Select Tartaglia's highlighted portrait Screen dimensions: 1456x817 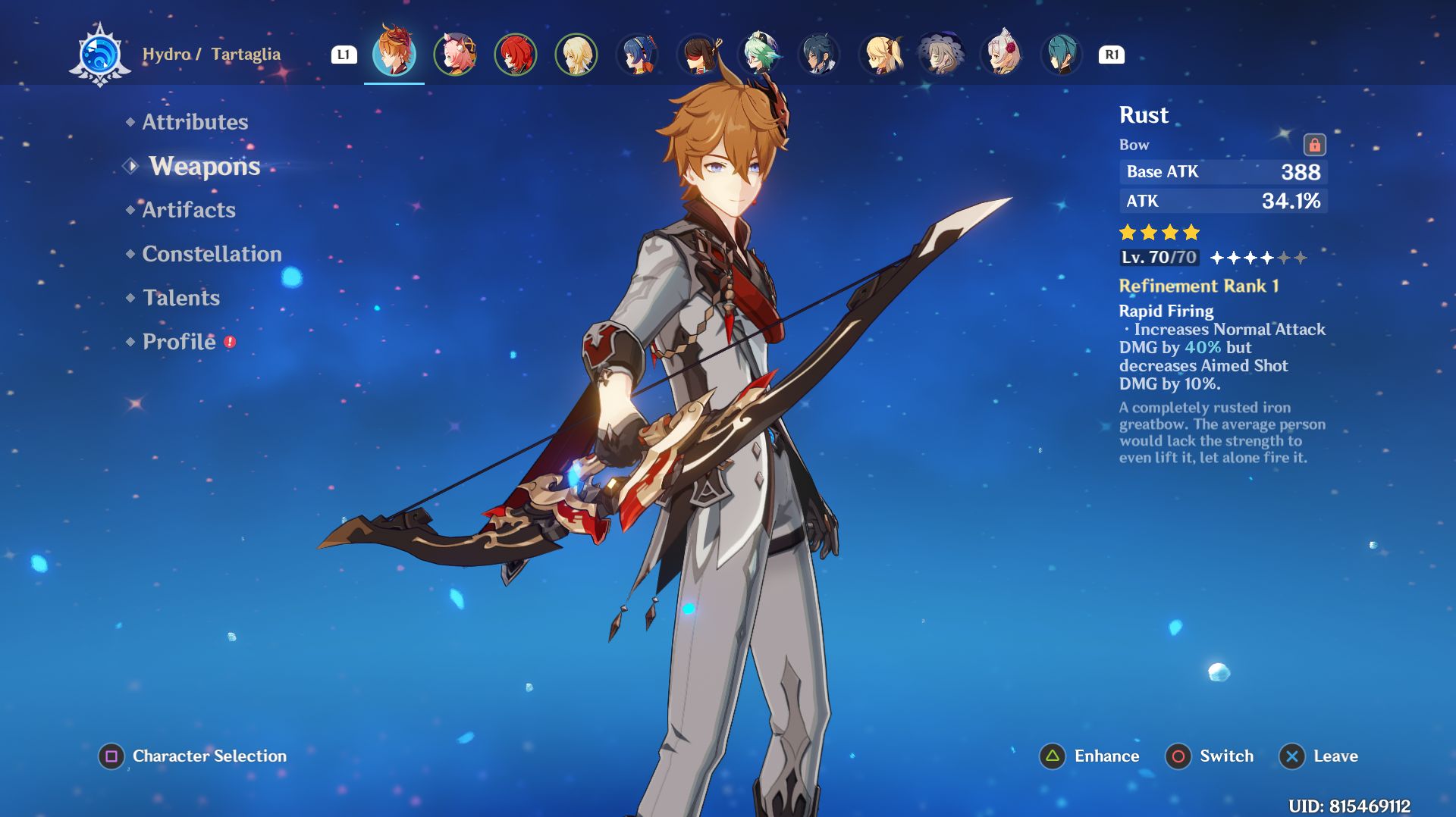[x=394, y=54]
